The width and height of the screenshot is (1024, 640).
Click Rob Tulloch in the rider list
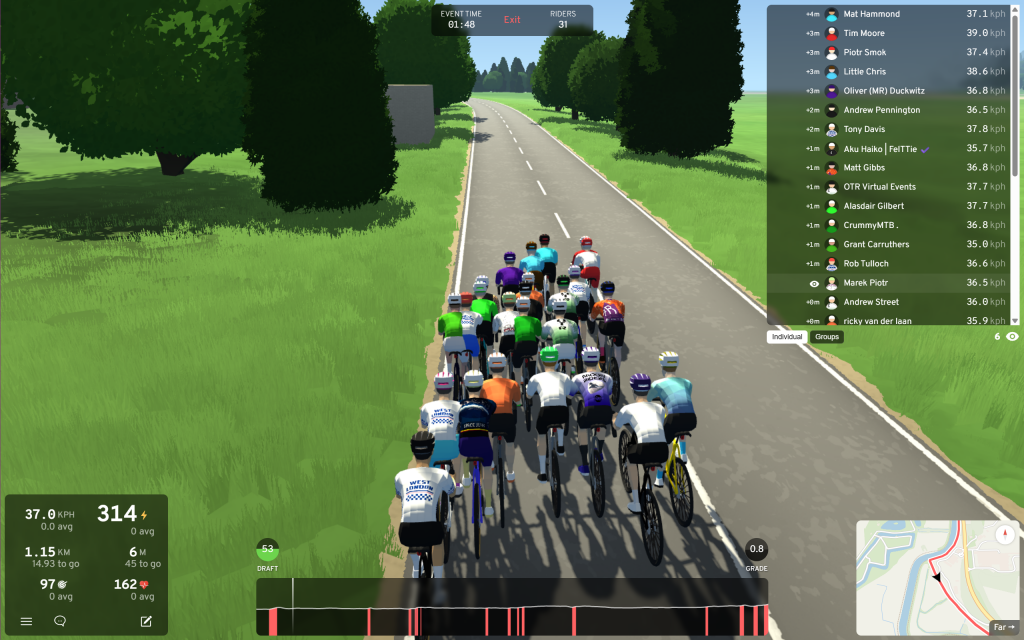866,264
